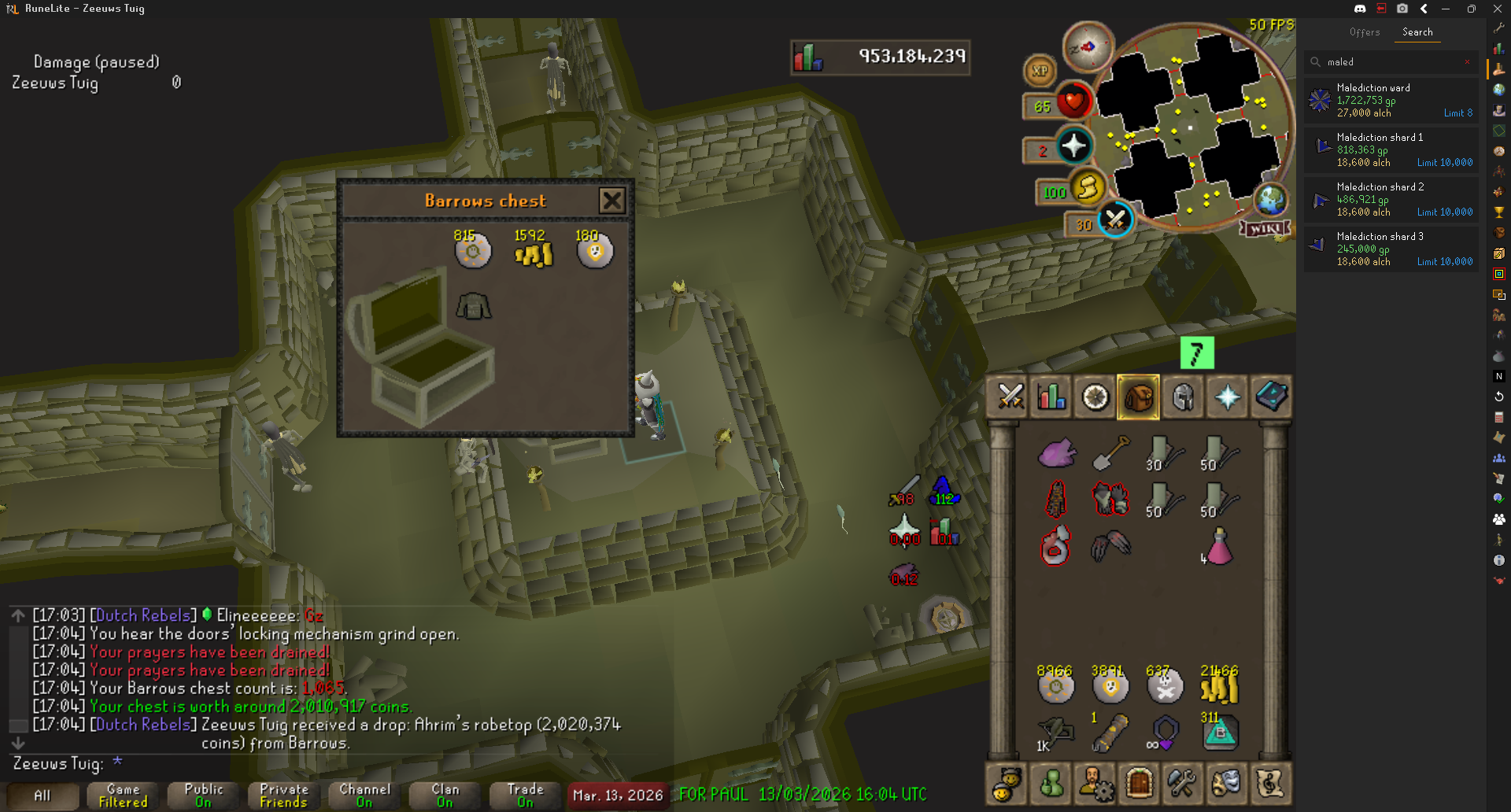Open the world map globe

pos(1270,200)
